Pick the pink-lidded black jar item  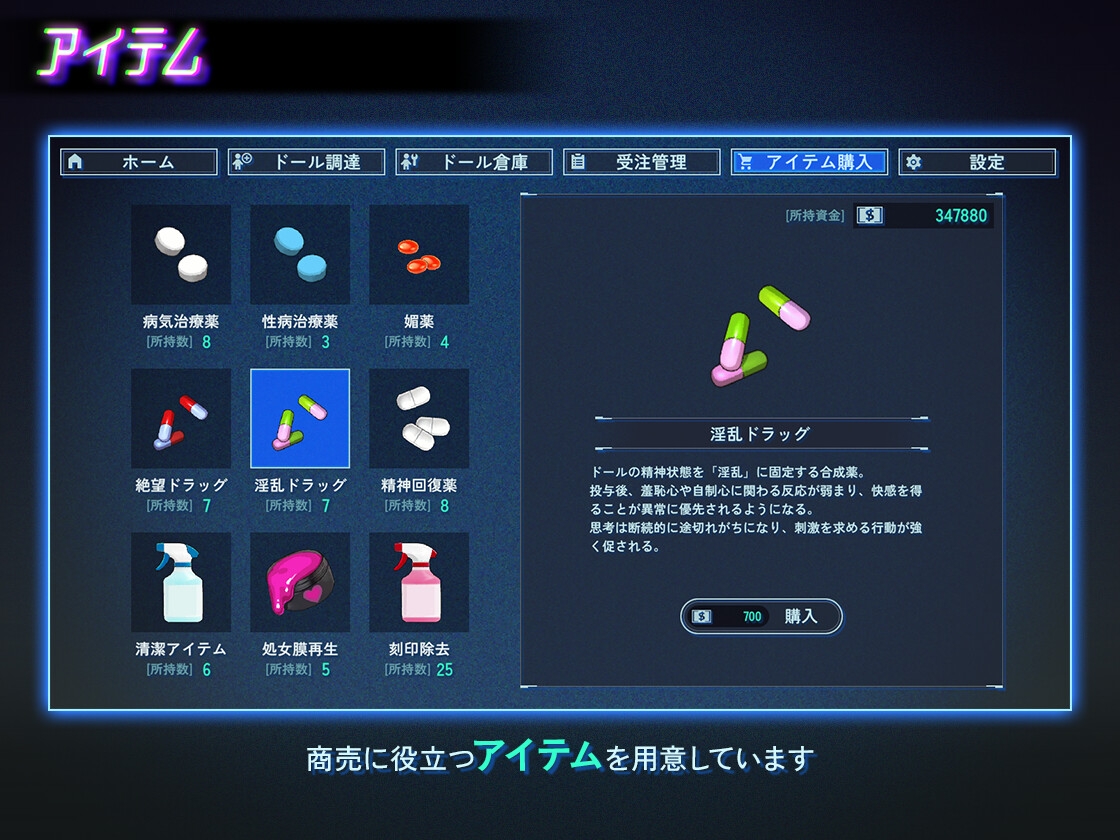[300, 582]
